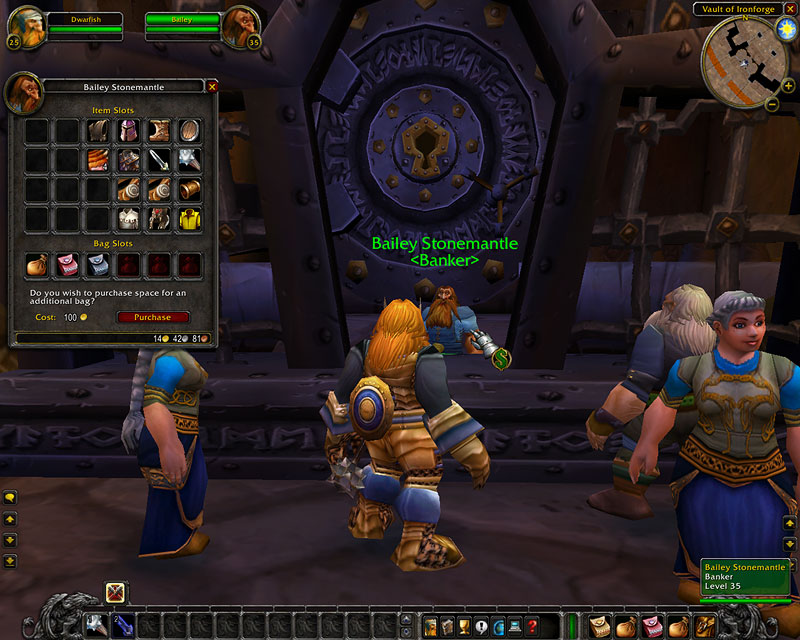The height and width of the screenshot is (640, 800).
Task: Select the spiked mace bank item
Action: pos(188,160)
